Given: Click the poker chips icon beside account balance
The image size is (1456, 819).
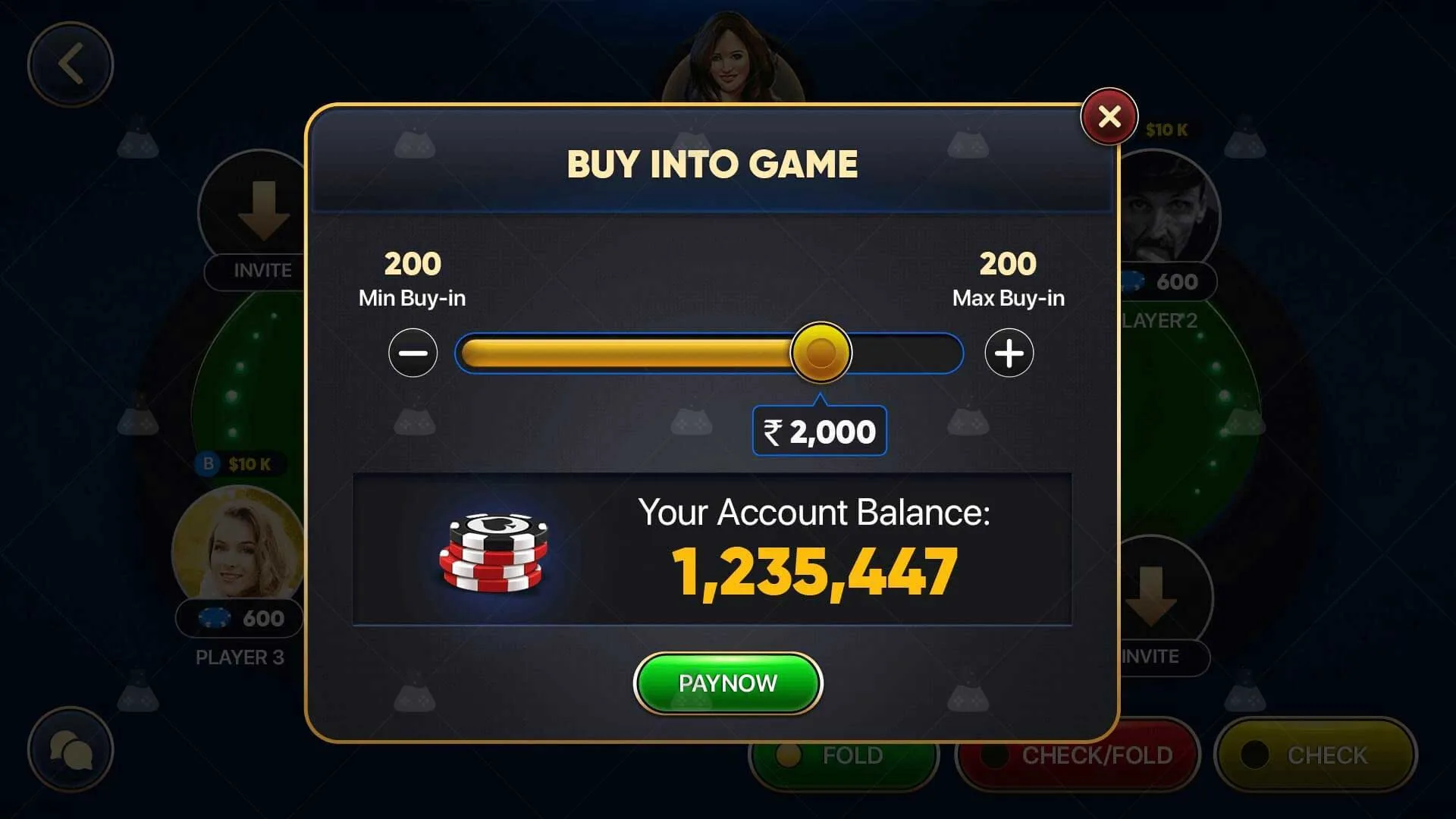Looking at the screenshot, I should coord(493,554).
